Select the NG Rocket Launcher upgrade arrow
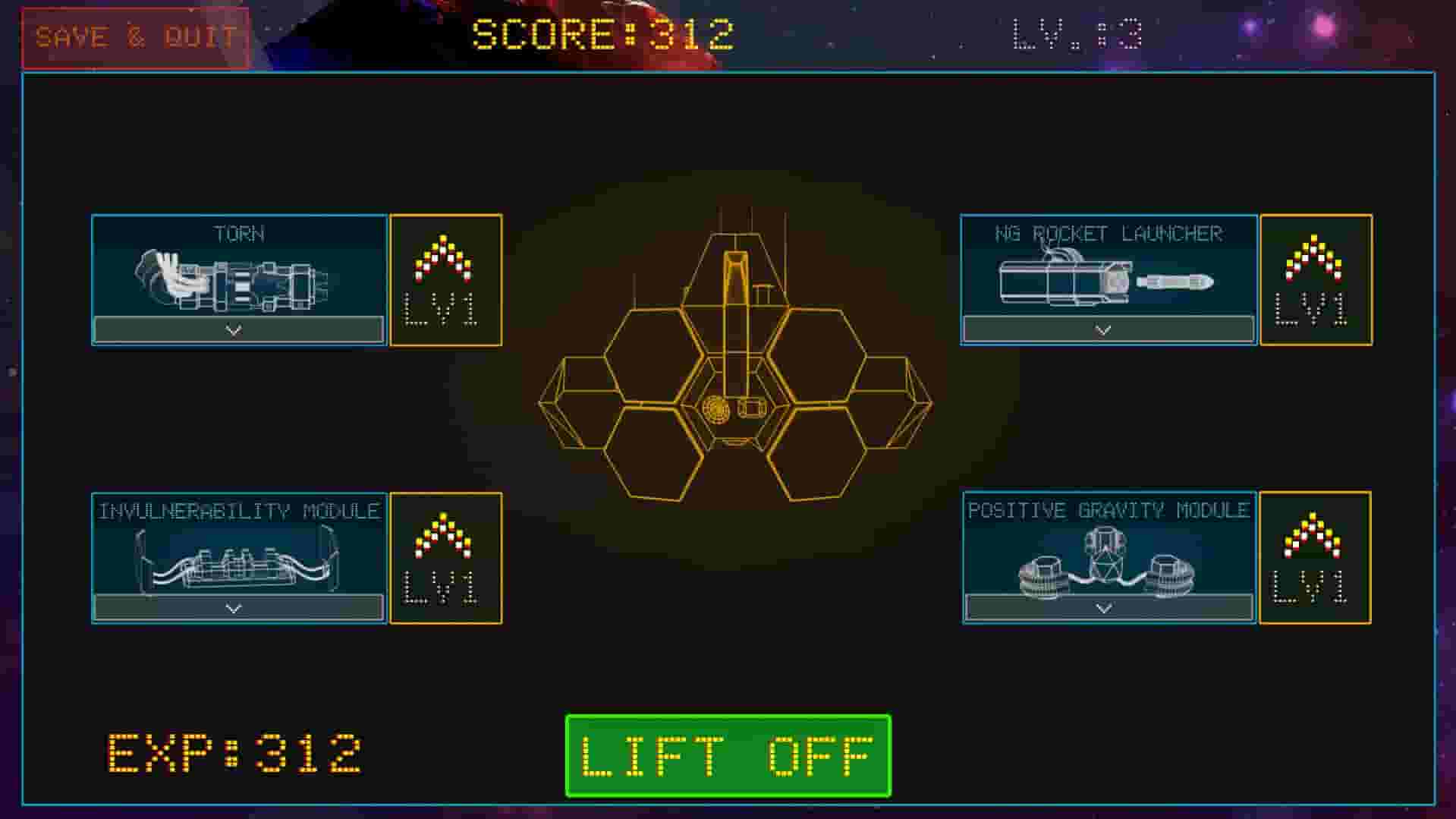 pyautogui.click(x=1315, y=279)
